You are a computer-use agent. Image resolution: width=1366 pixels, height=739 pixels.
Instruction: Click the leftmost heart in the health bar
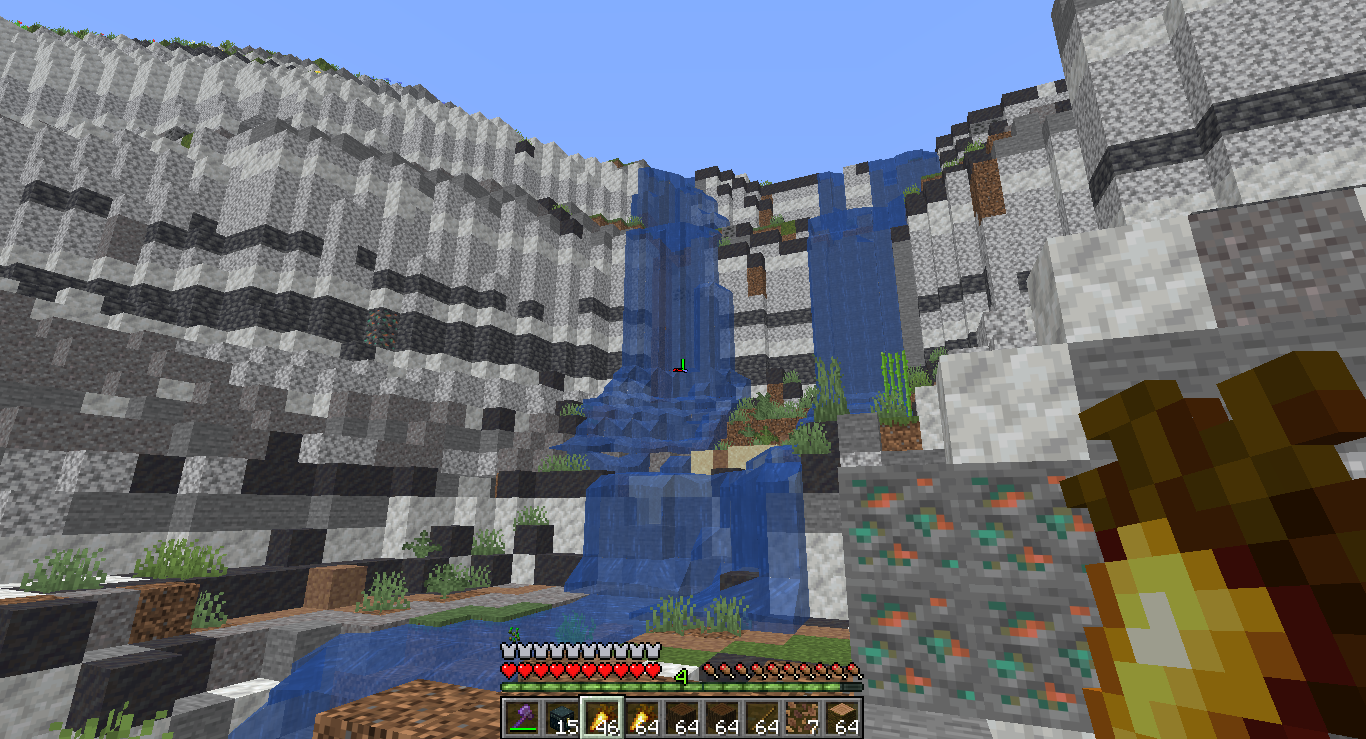[x=507, y=668]
